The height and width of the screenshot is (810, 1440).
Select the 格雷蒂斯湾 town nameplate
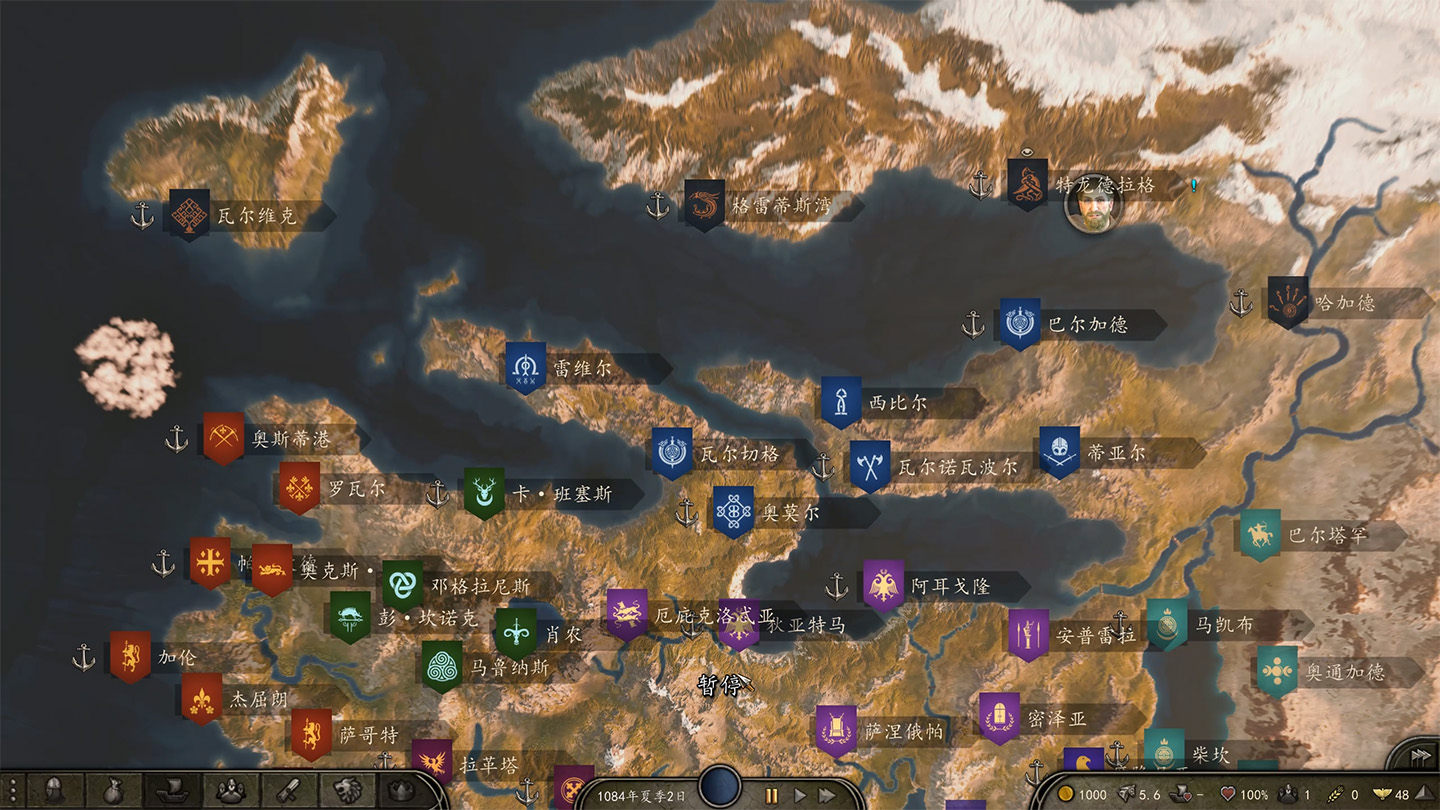782,207
